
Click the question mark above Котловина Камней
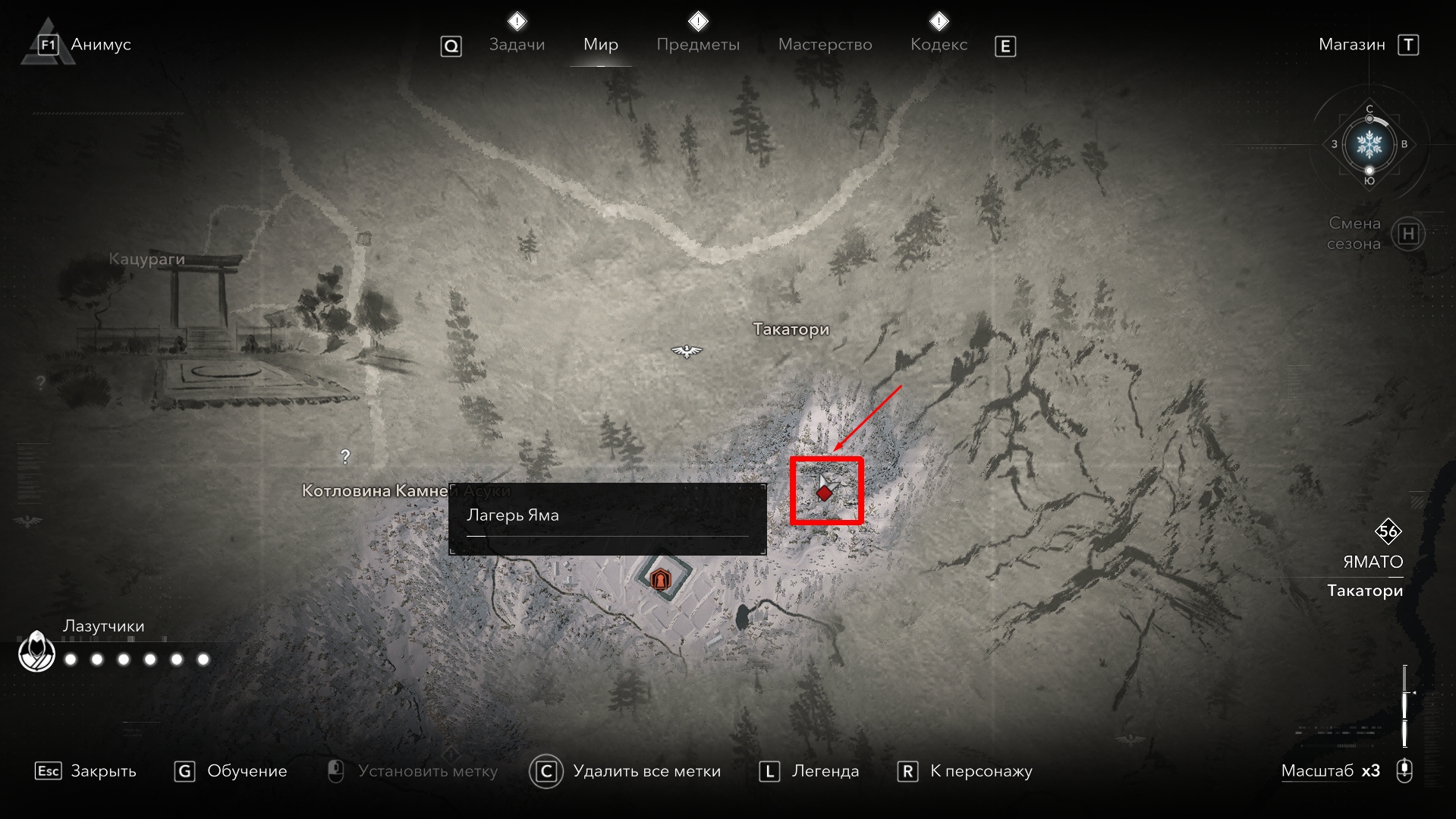pos(345,457)
